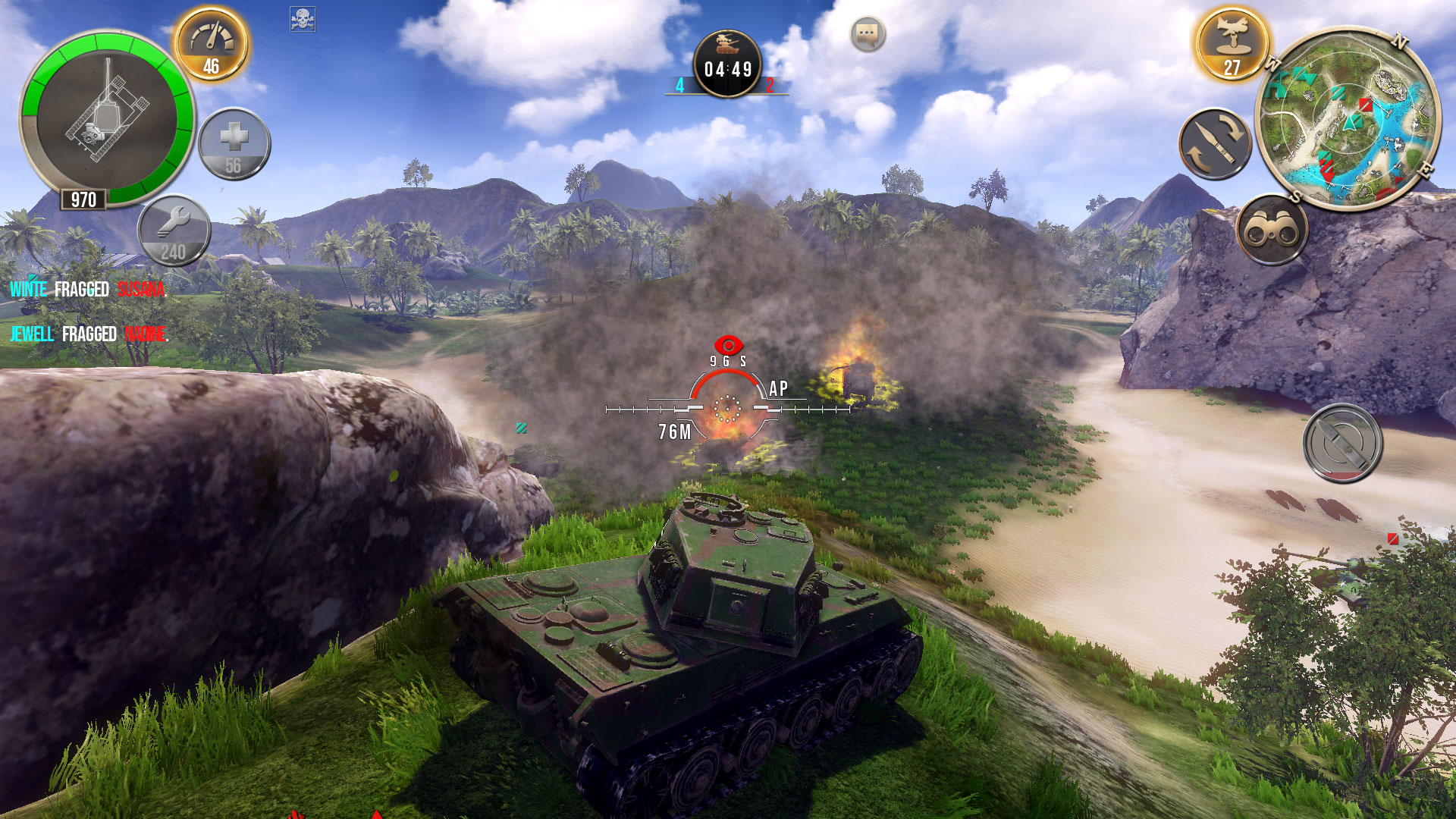The width and height of the screenshot is (1456, 819).
Task: Toggle binoculars zoom view
Action: click(x=1272, y=230)
